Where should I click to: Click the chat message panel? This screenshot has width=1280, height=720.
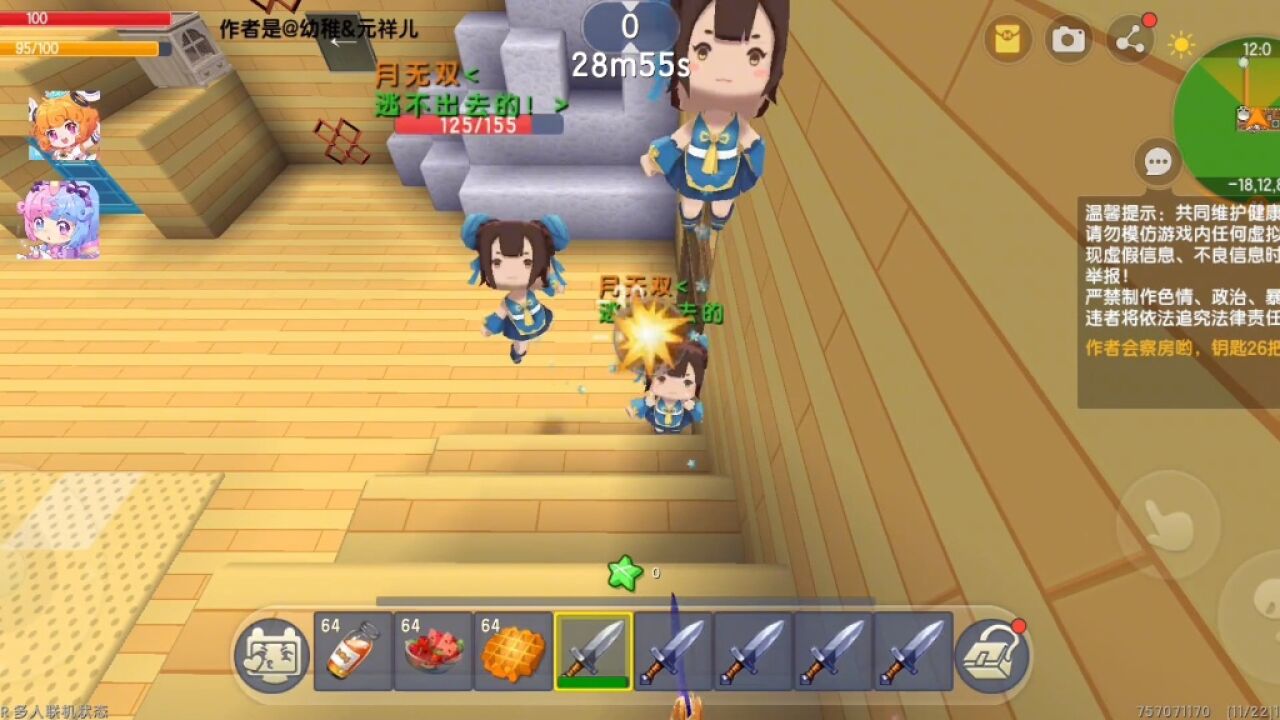[1180, 300]
